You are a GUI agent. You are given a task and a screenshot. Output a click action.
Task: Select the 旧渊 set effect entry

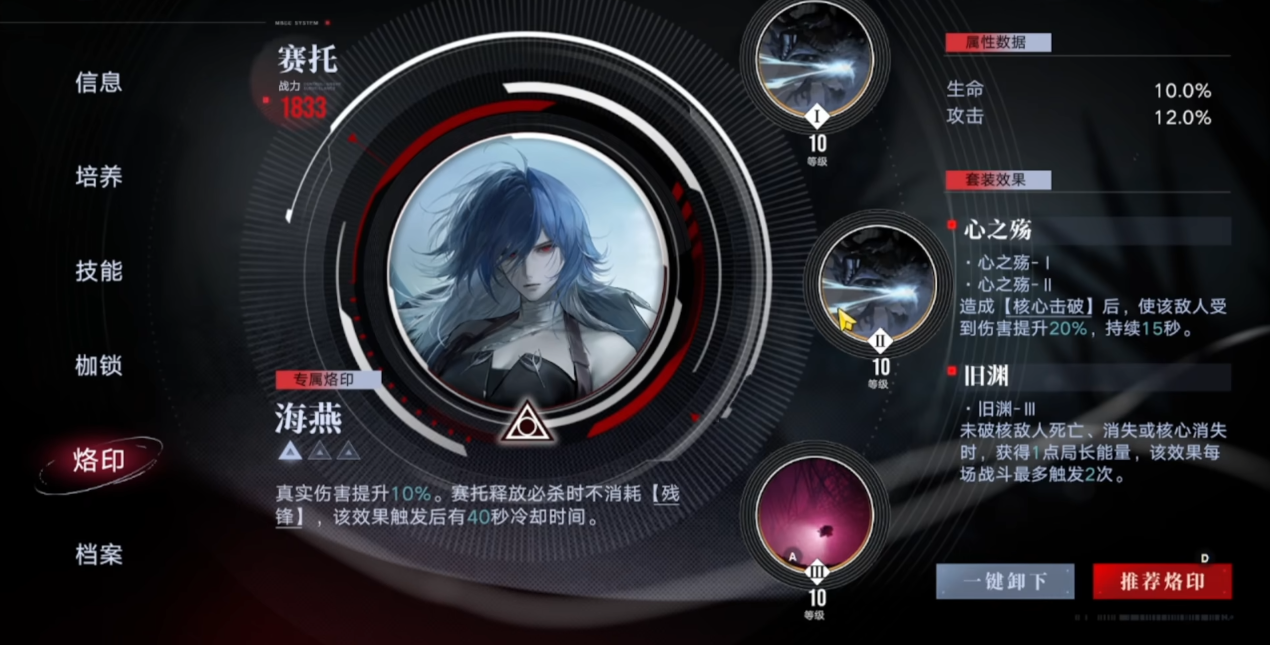(992, 377)
